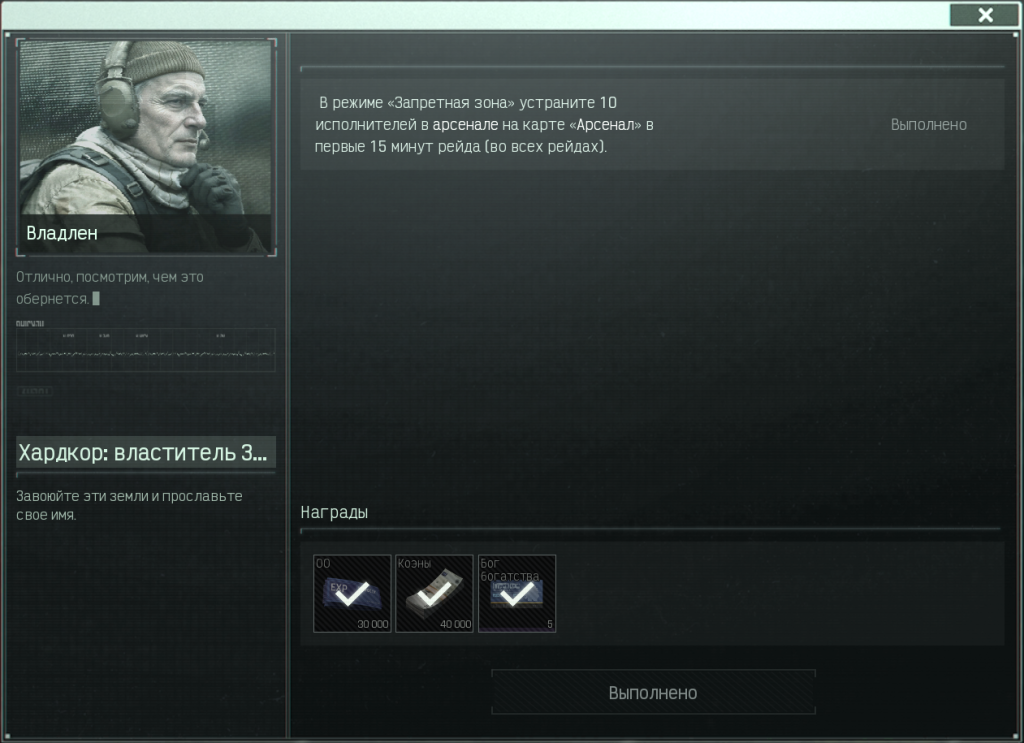Select the Арсенал elimination objective row
Screen dimensions: 1024x743
click(651, 125)
